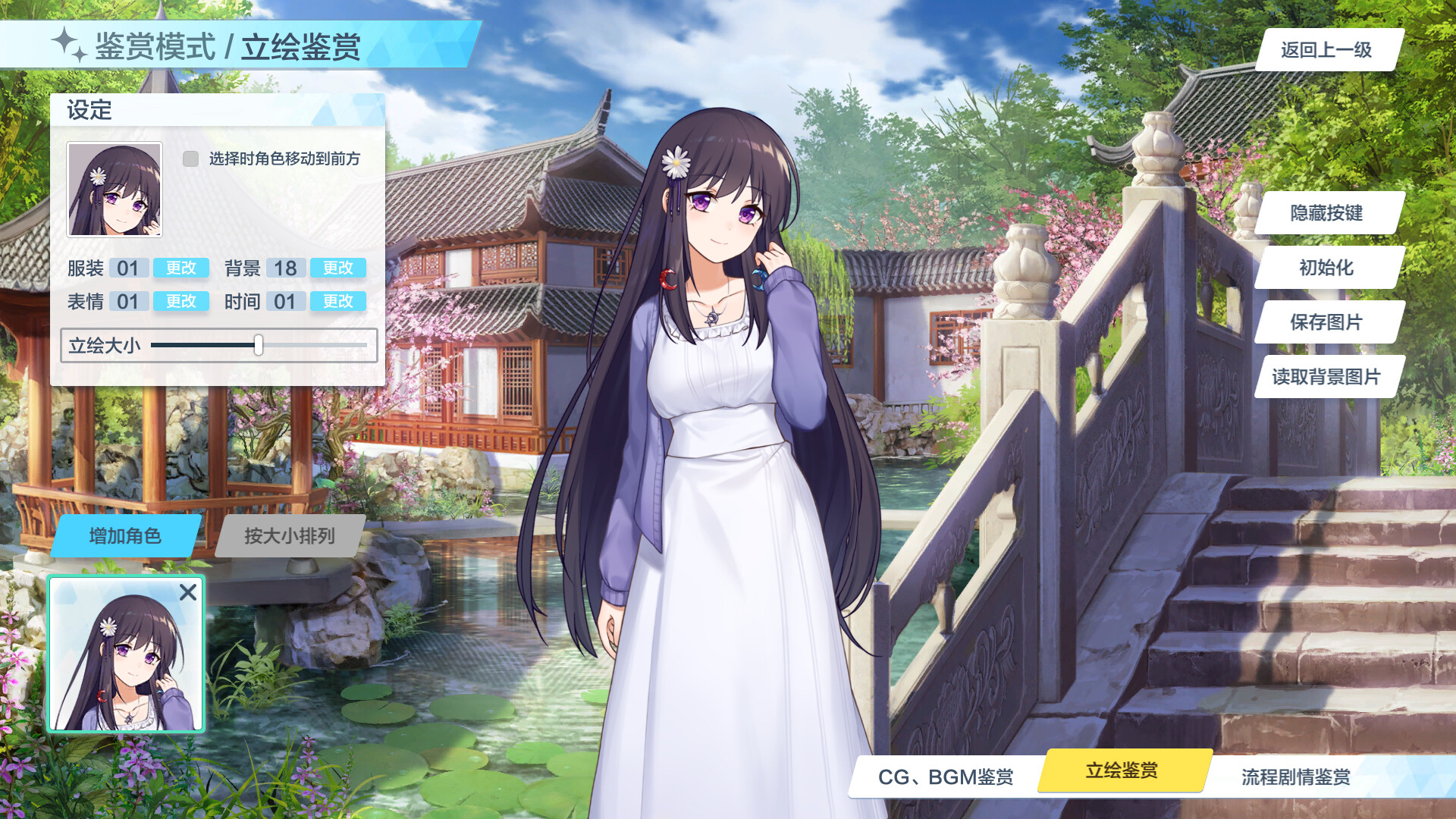
Task: Open the 服装 更改 selector
Action: click(180, 268)
